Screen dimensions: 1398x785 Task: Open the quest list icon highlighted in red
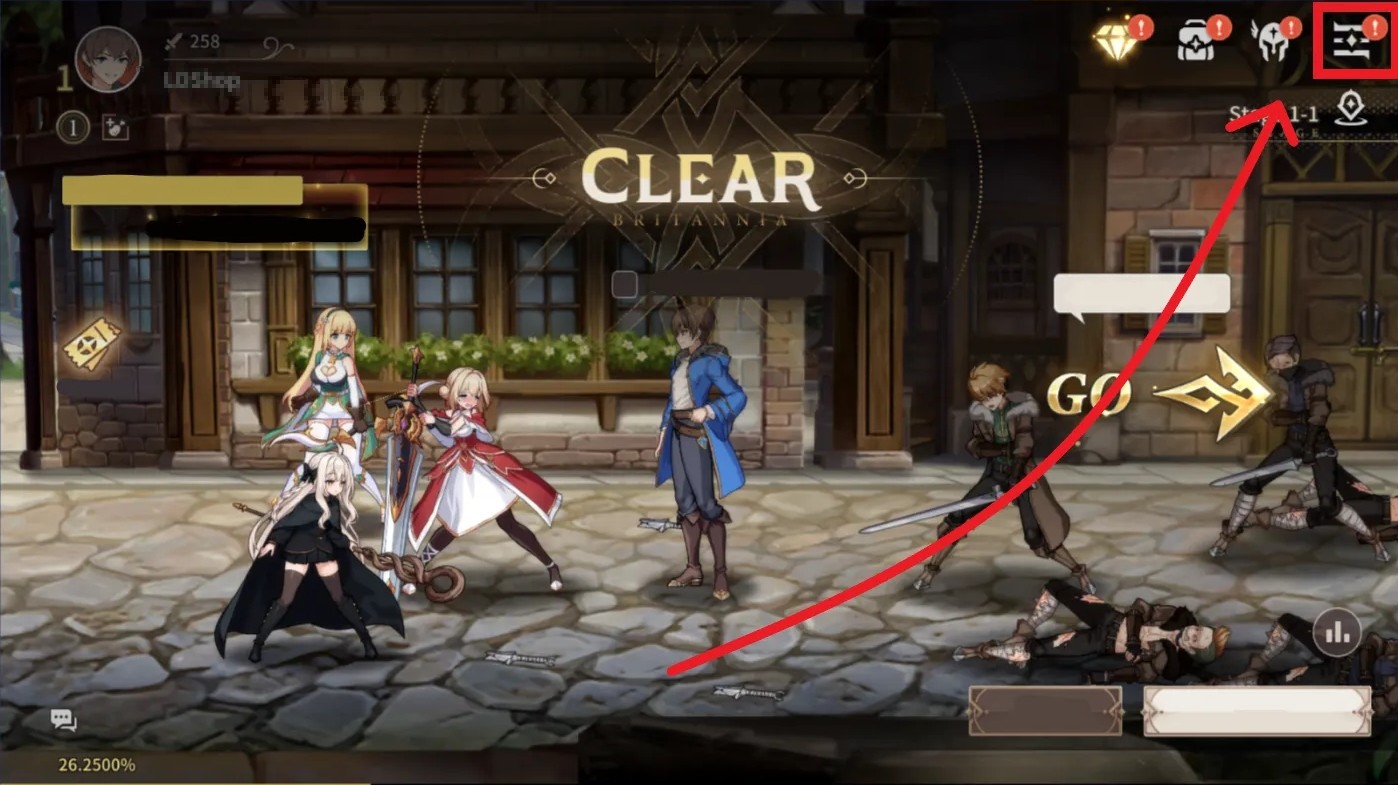tap(1352, 42)
